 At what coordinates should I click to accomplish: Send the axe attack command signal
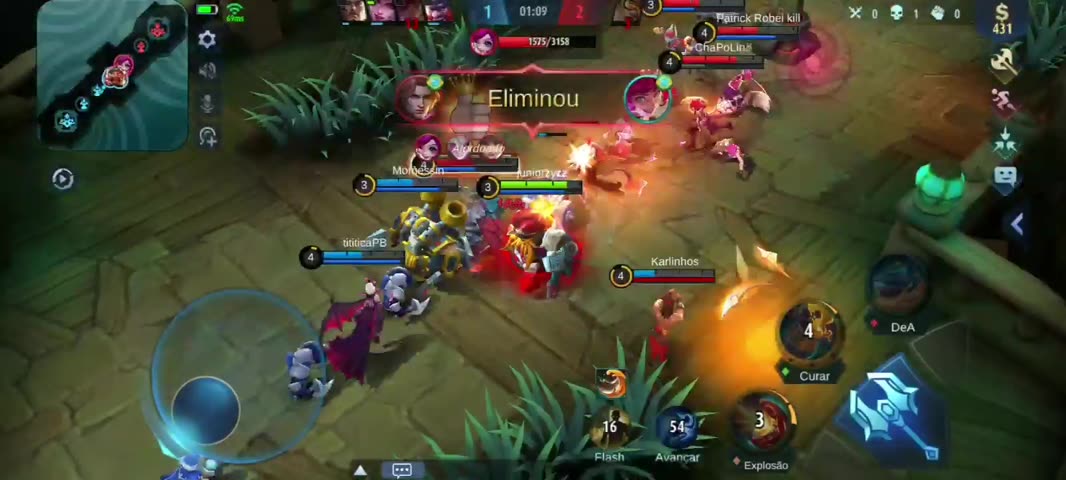pyautogui.click(x=1003, y=62)
